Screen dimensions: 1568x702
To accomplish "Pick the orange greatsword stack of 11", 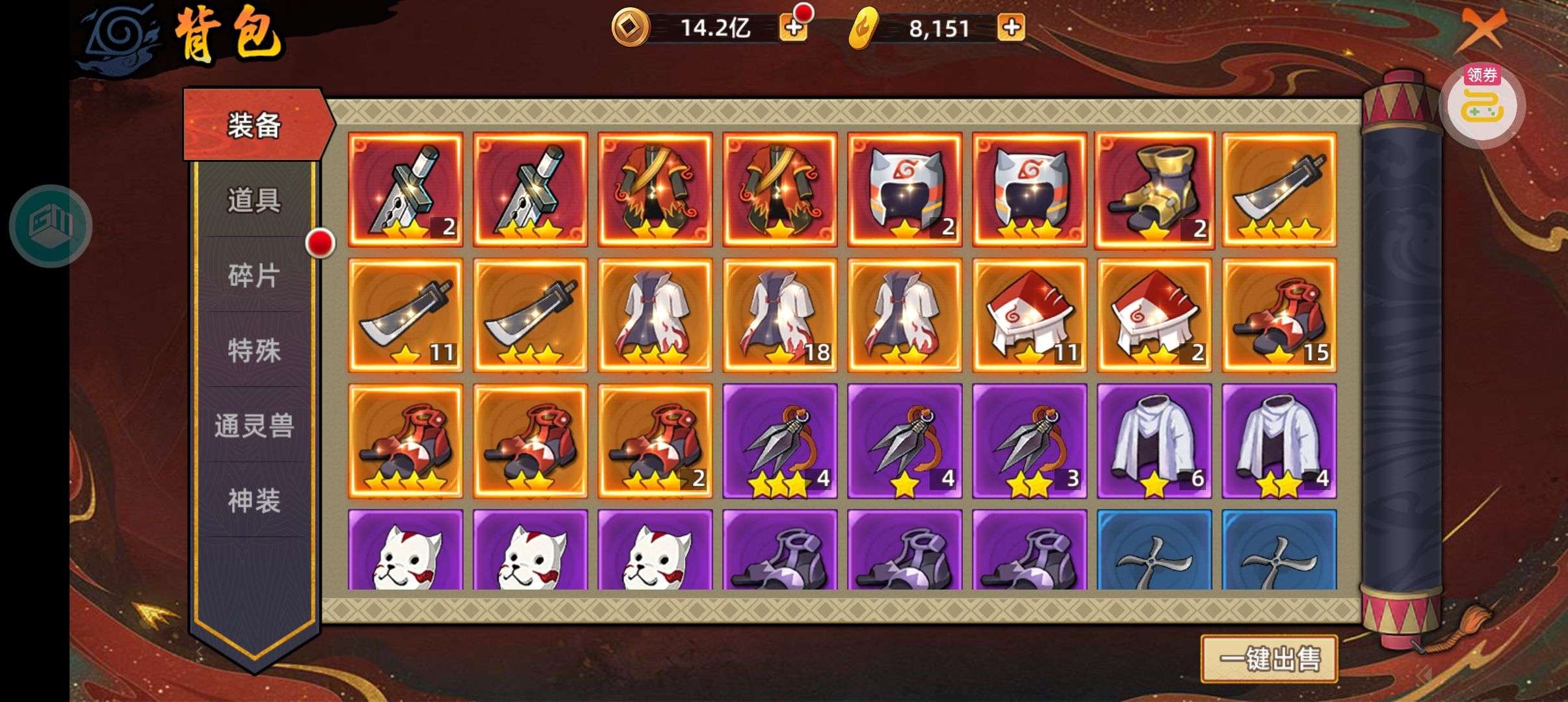I will [x=405, y=315].
